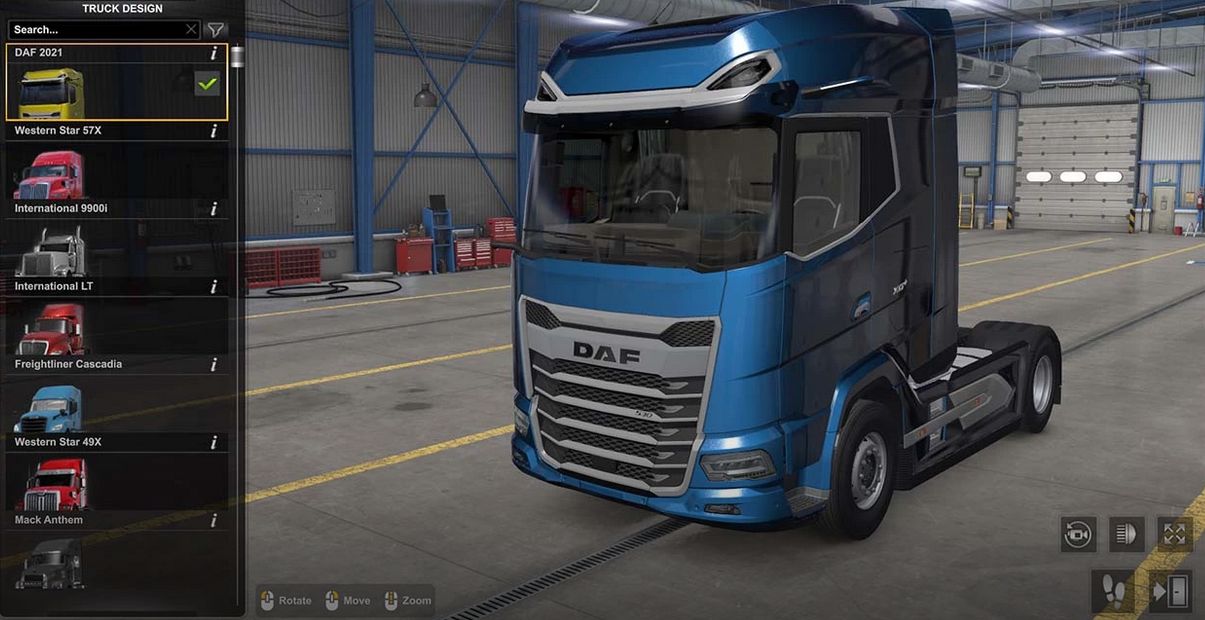Click the truck search field
Image resolution: width=1205 pixels, height=620 pixels.
click(x=95, y=30)
